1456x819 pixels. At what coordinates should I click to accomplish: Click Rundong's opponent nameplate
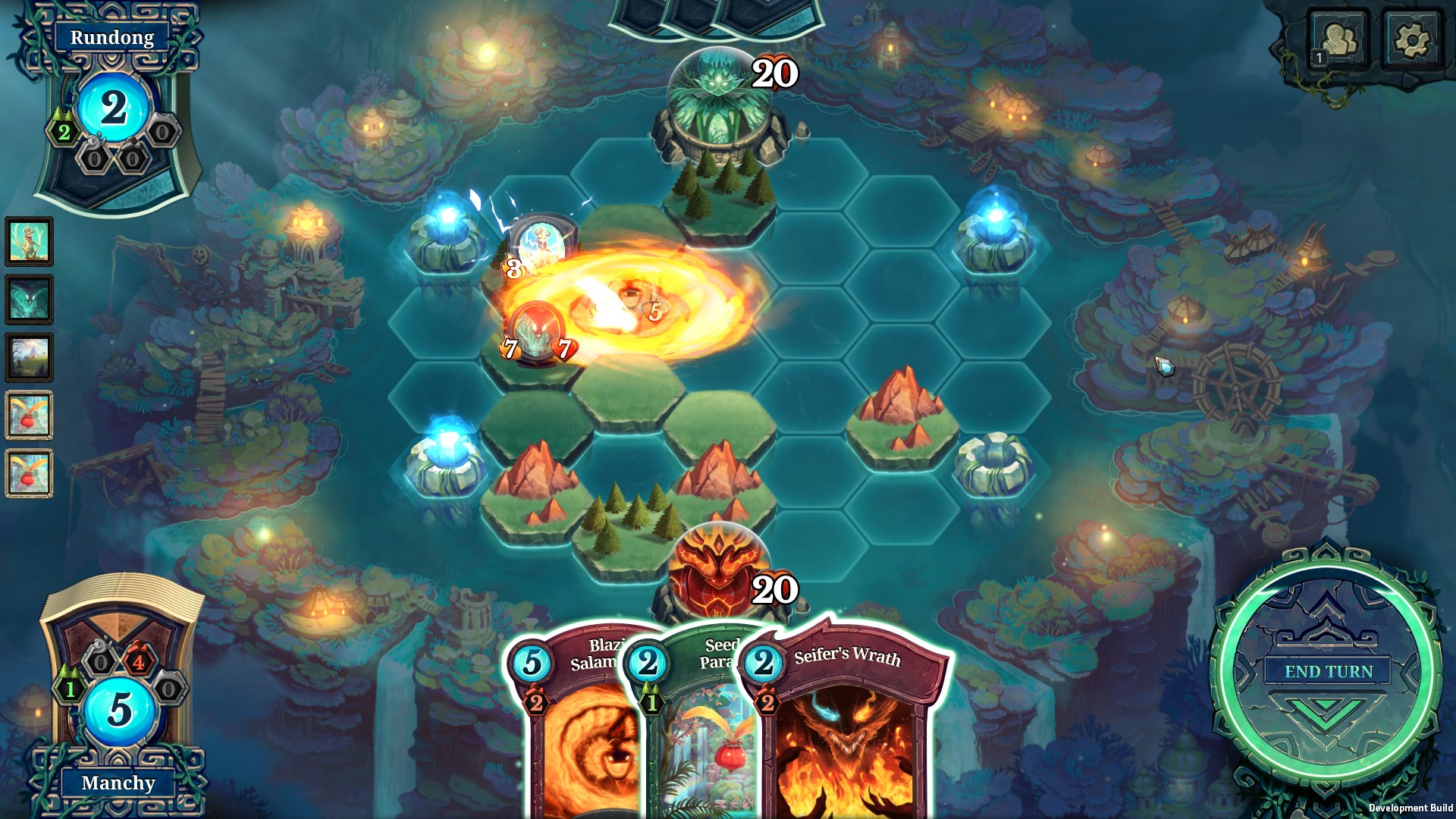(x=112, y=37)
